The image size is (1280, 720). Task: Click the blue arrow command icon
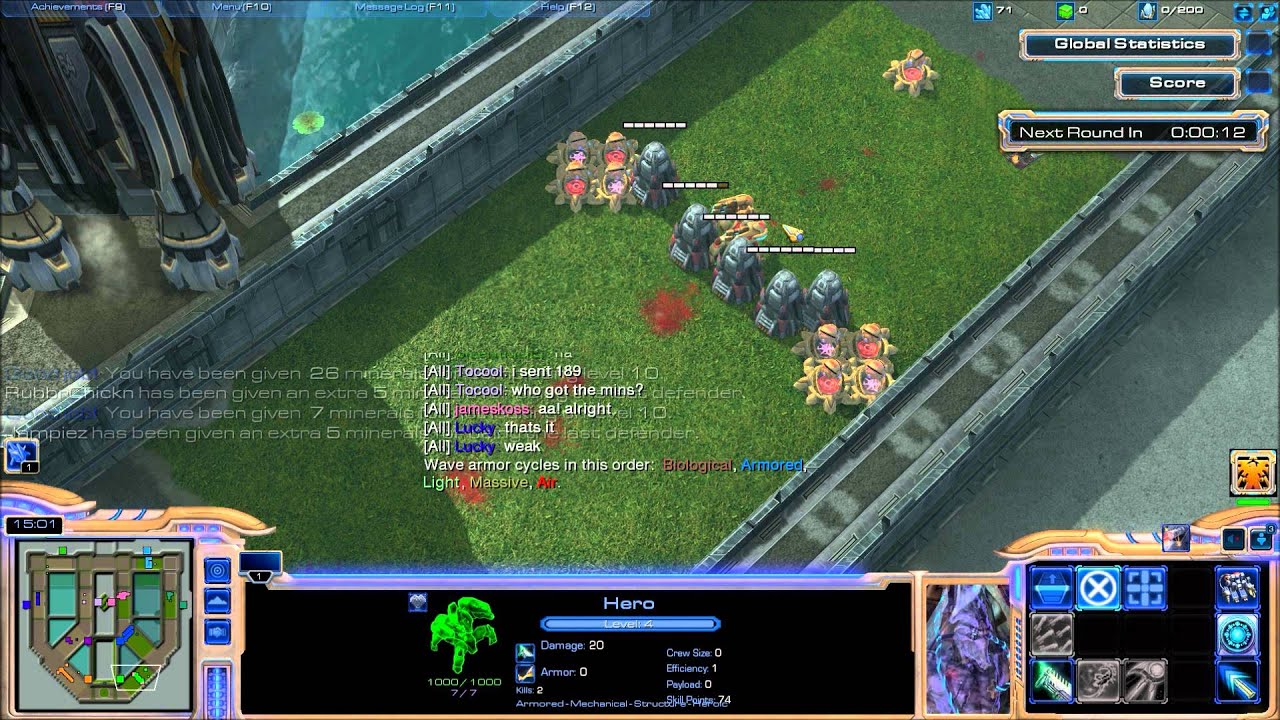1237,680
